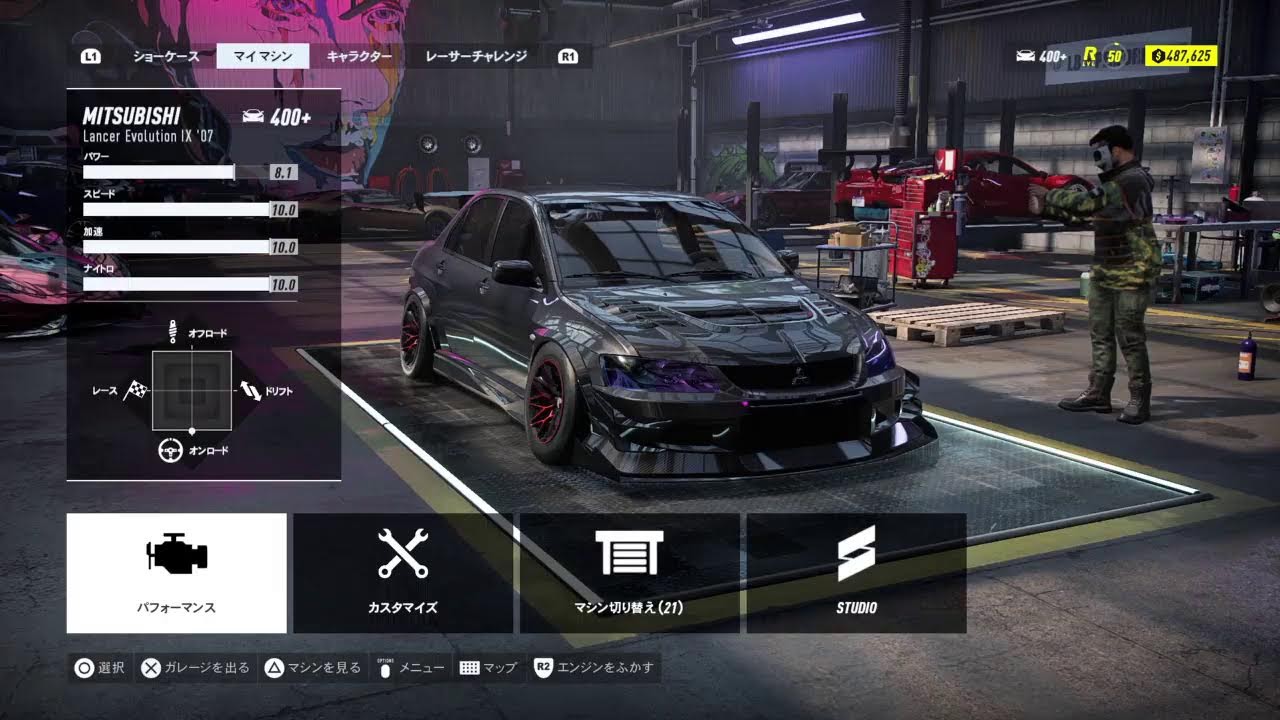Image resolution: width=1280 pixels, height=720 pixels.
Task: Go to the レーサーチャレンジ tab
Action: tap(476, 57)
